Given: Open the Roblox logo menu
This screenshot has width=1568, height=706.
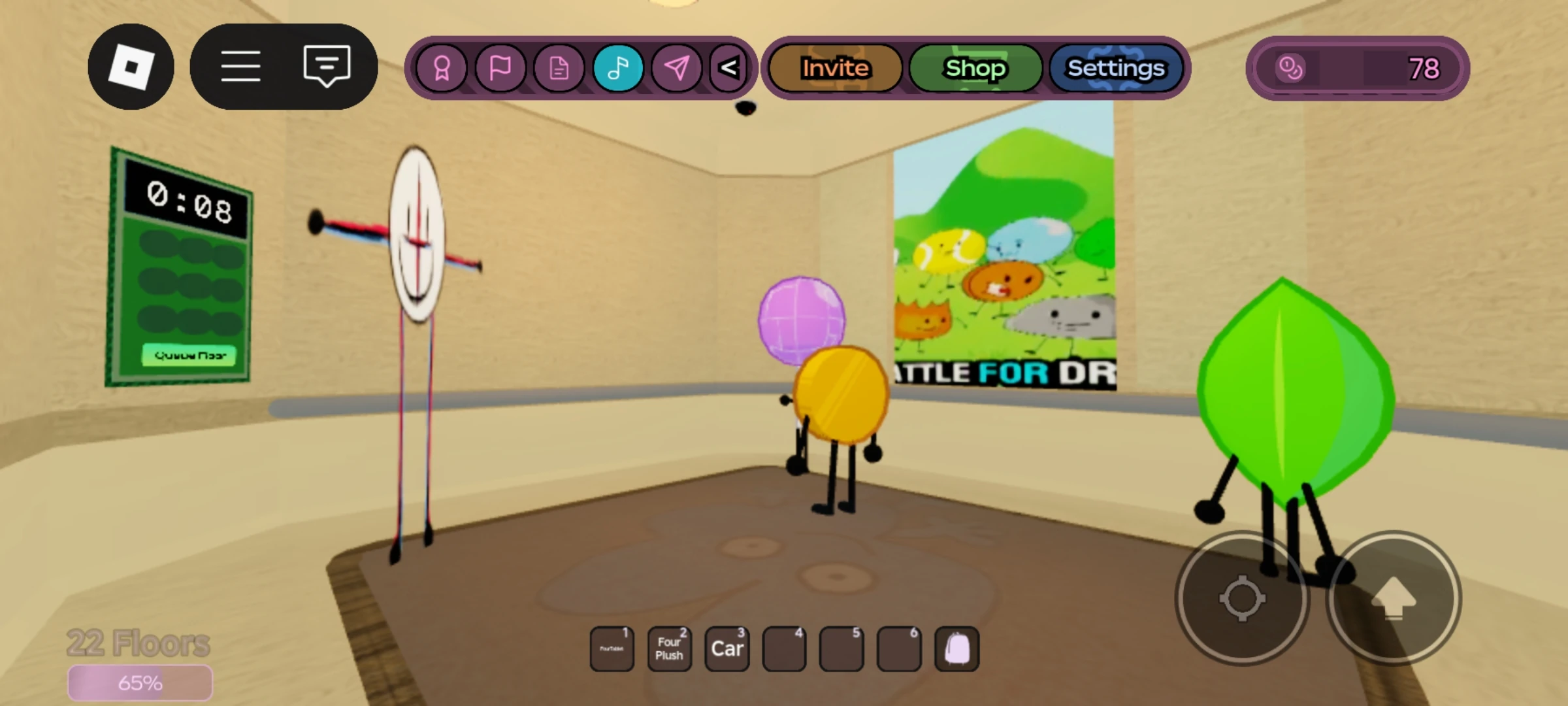Looking at the screenshot, I should [132, 66].
